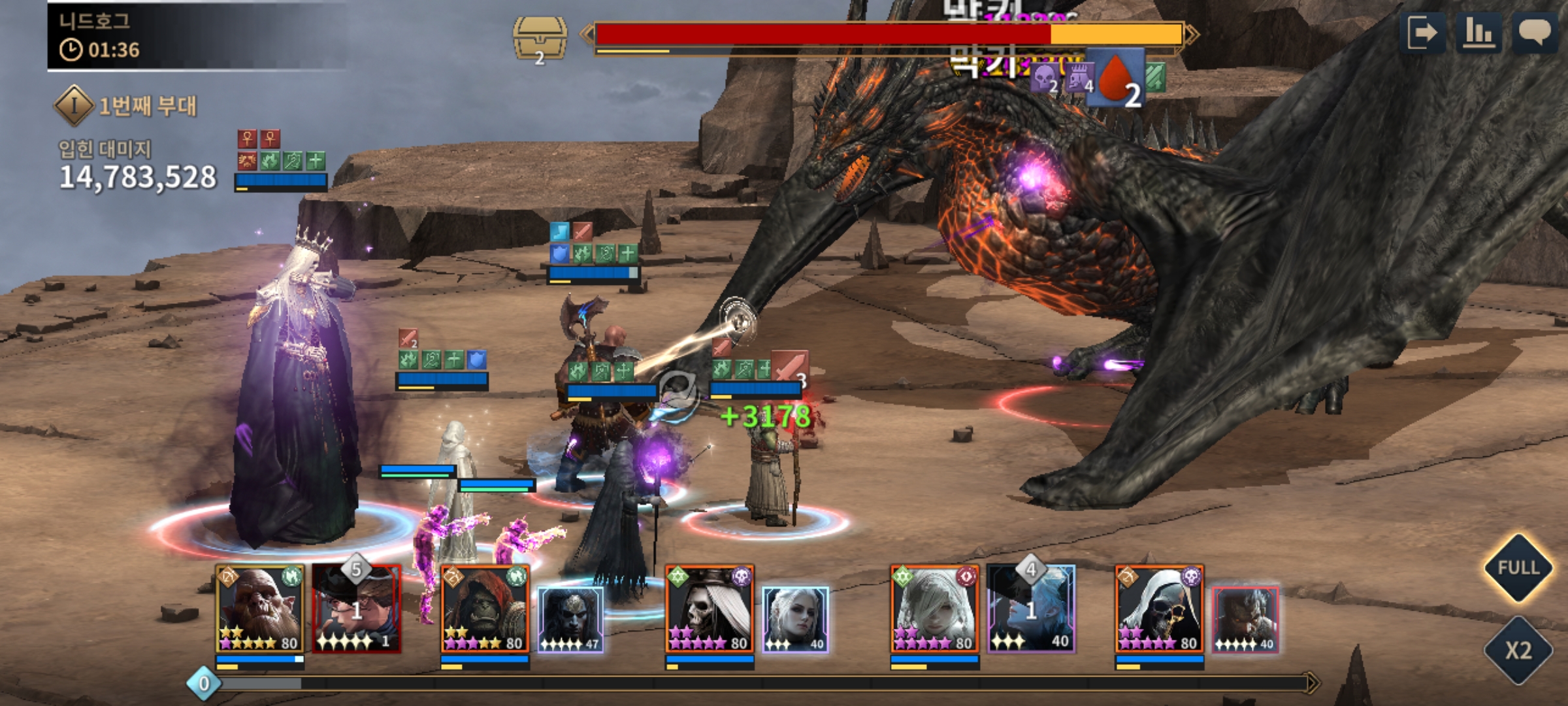
Task: Select the dark masked level 47 portrait
Action: [570, 619]
